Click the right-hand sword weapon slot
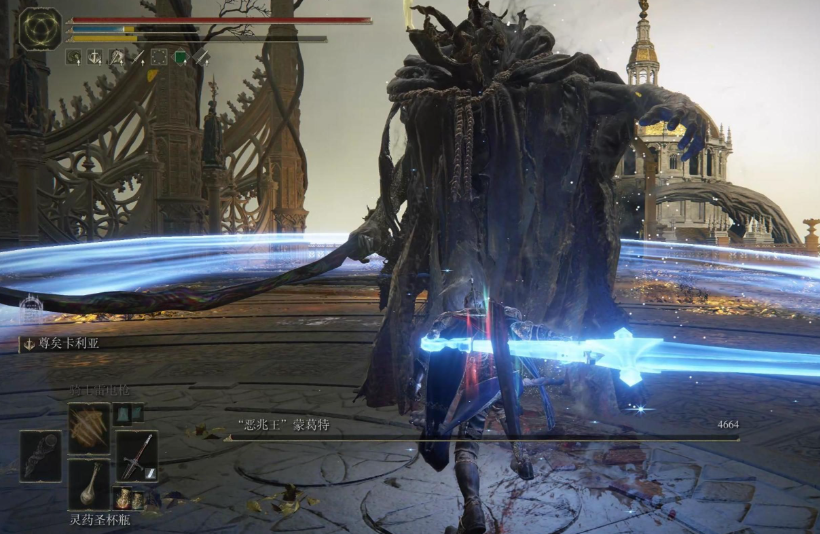This screenshot has width=820, height=534. click(x=136, y=455)
